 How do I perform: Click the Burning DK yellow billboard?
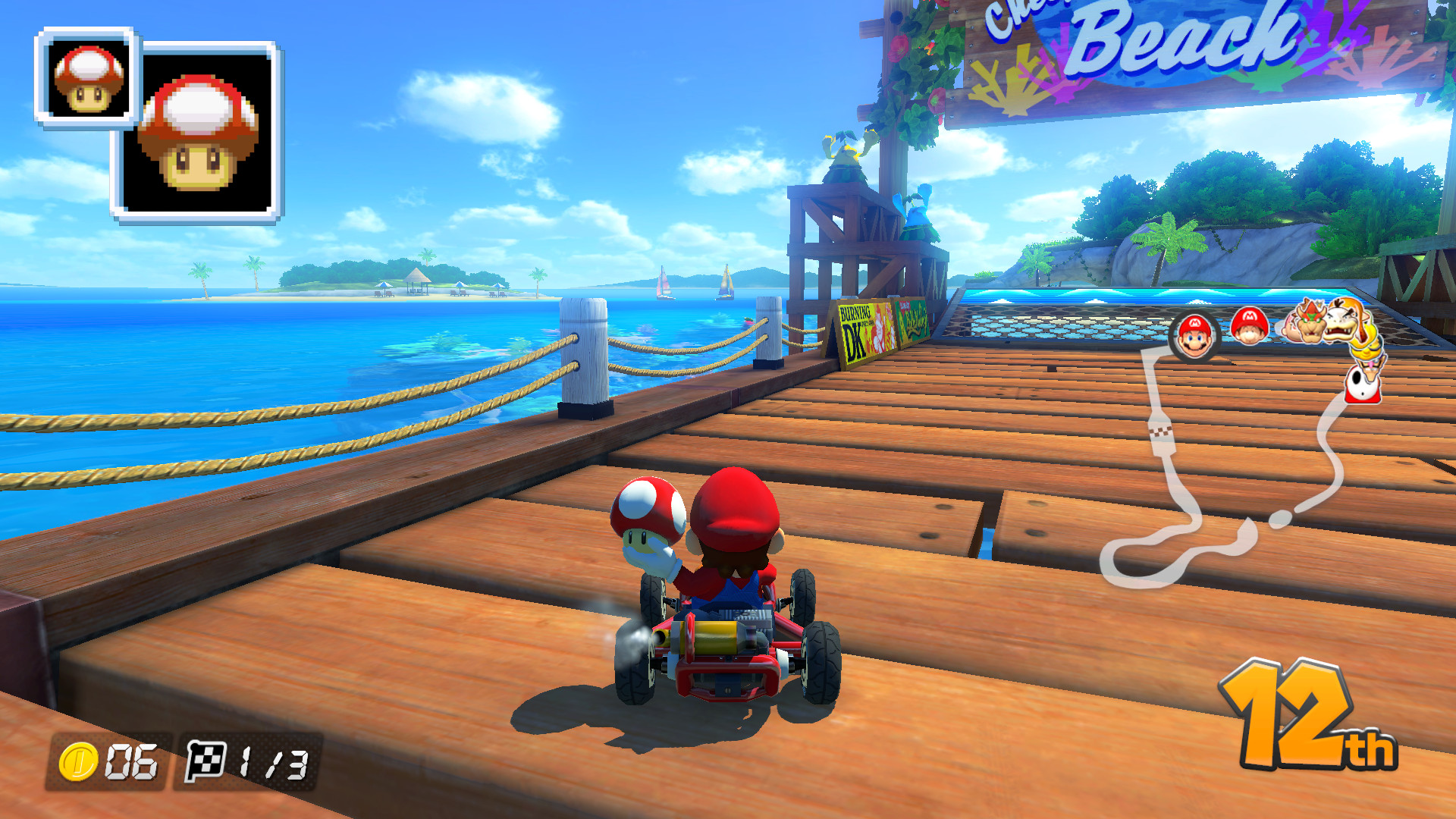864,326
